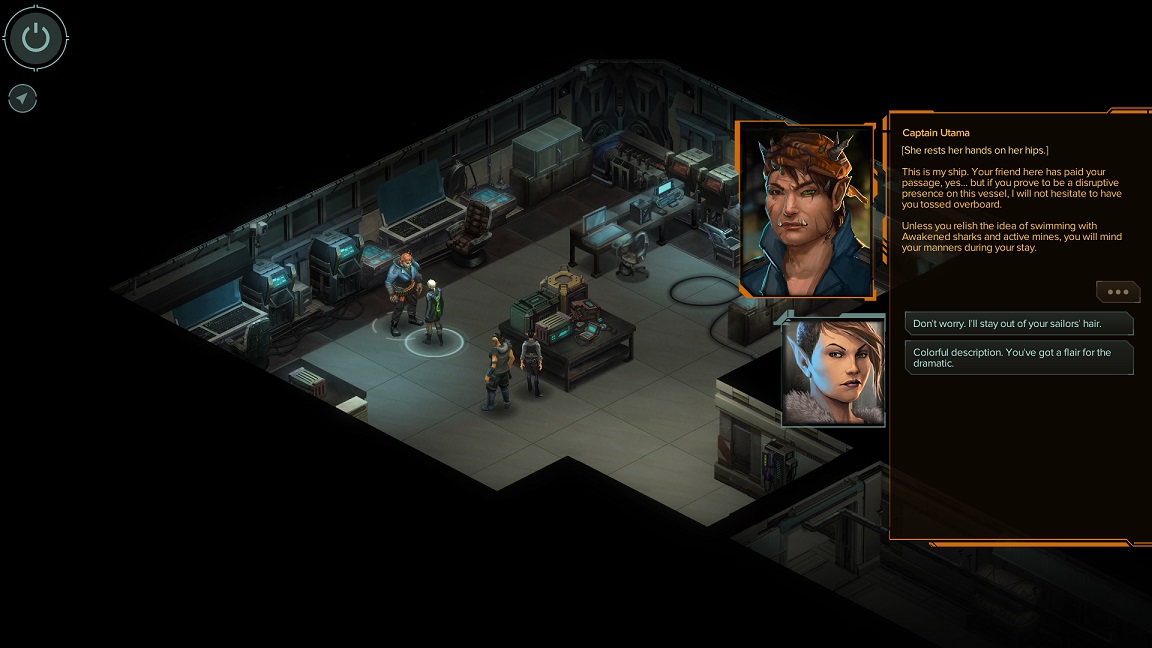The width and height of the screenshot is (1152, 648).
Task: Click the navigation arrow icon
Action: tap(22, 98)
